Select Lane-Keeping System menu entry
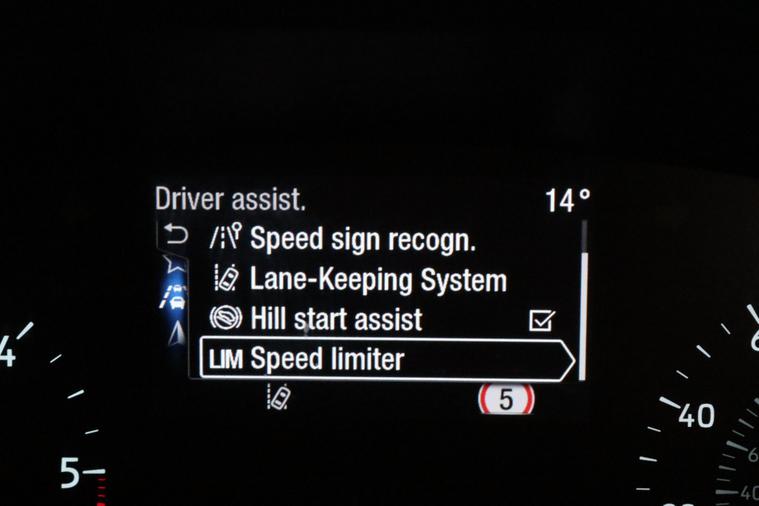Viewport: 759px width, 506px height. point(377,280)
